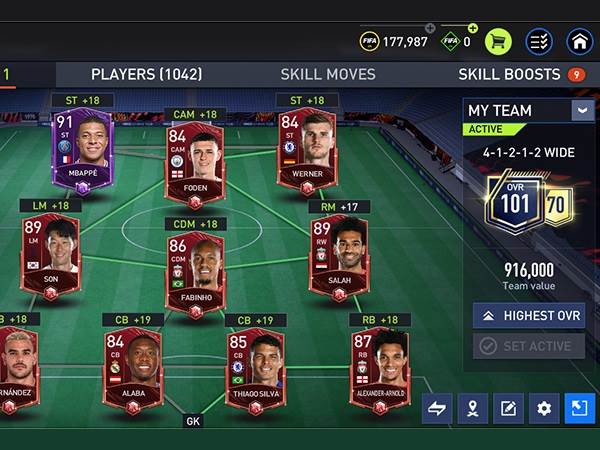
Task: Go to the home screen
Action: click(579, 41)
